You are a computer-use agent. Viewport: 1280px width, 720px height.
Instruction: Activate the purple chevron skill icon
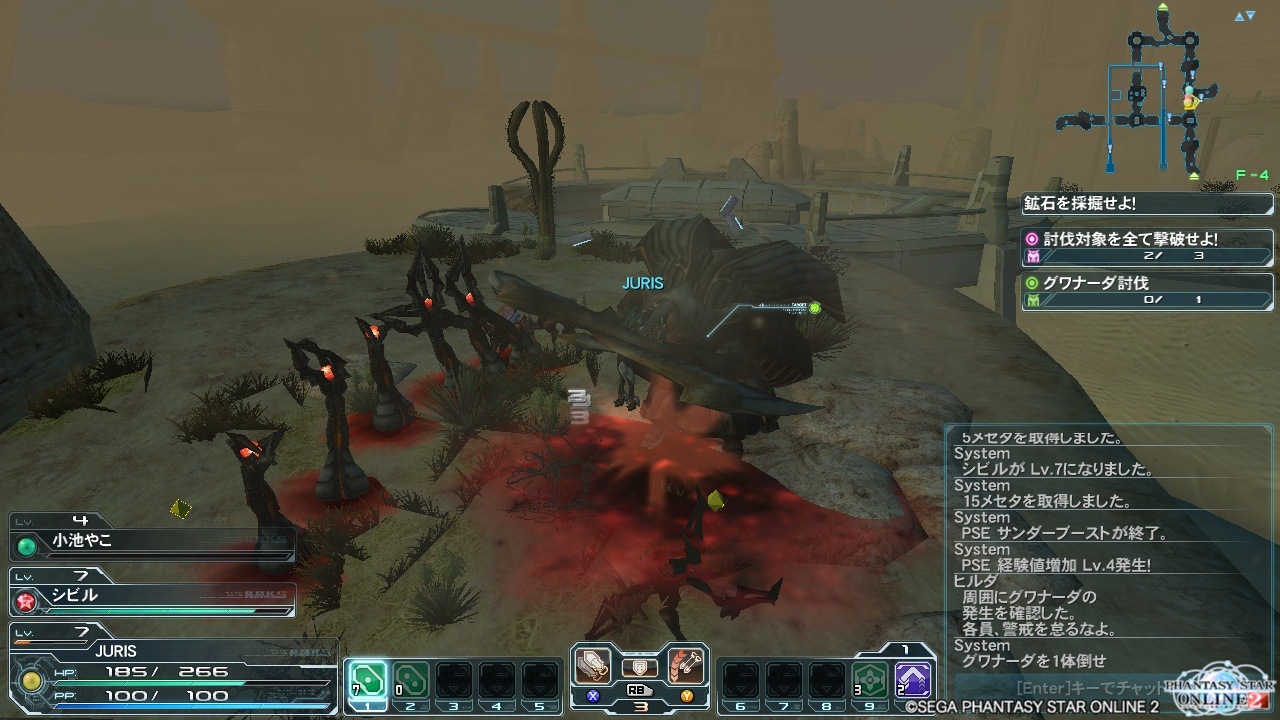coord(913,680)
